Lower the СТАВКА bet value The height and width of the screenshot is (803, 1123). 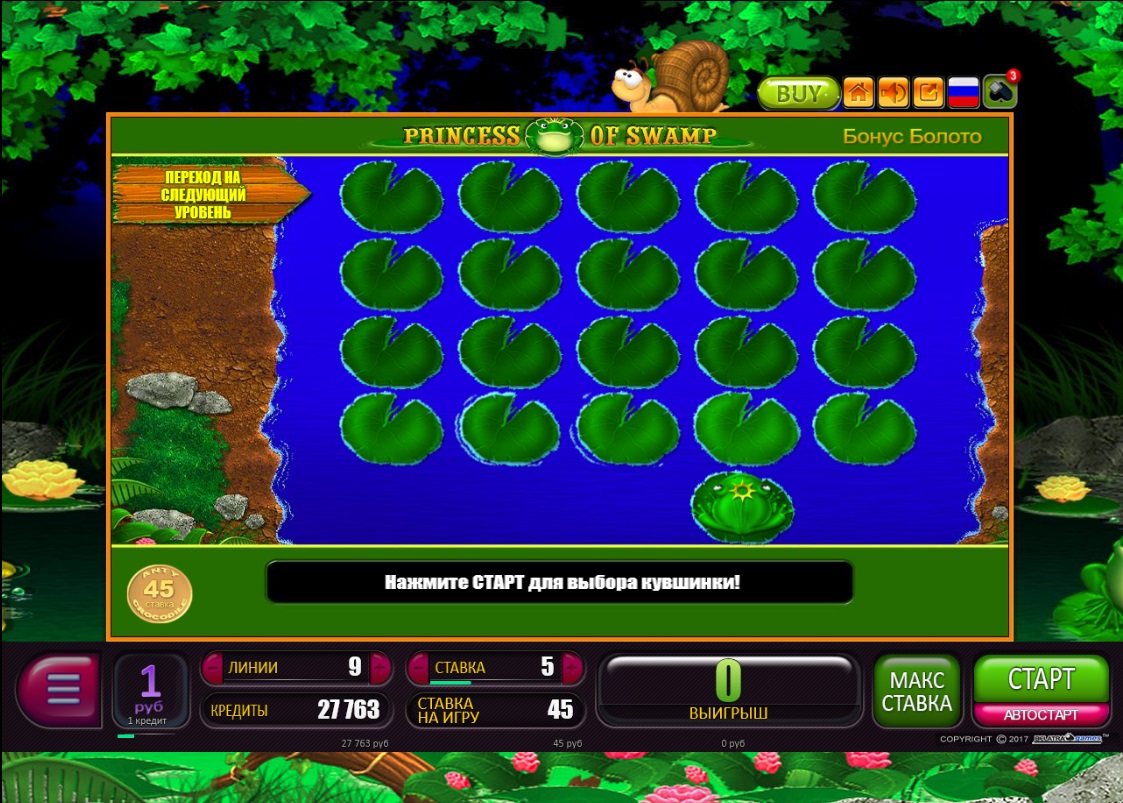click(417, 668)
